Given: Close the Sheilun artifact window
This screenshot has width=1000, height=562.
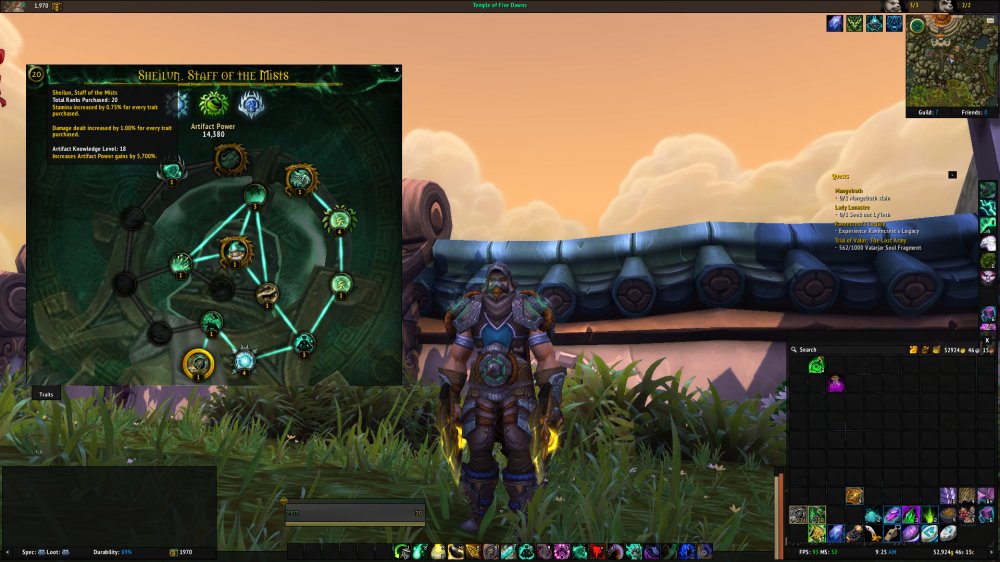Looking at the screenshot, I should point(397,70).
